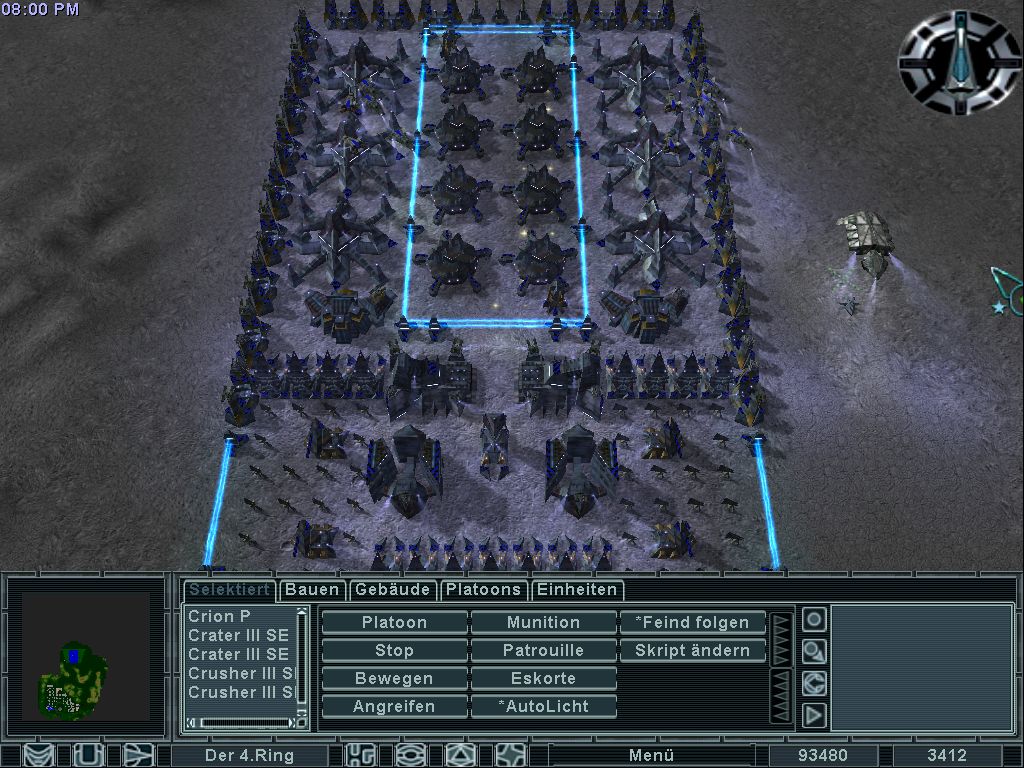Activate the Angreifen command
Image resolution: width=1024 pixels, height=768 pixels.
click(x=394, y=706)
